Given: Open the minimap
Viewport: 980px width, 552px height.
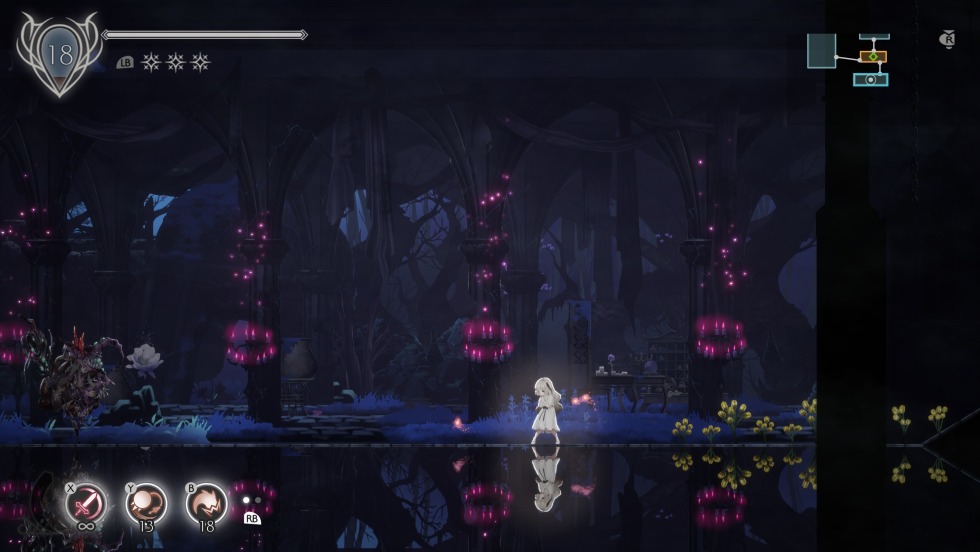Looking at the screenshot, I should click(x=849, y=59).
